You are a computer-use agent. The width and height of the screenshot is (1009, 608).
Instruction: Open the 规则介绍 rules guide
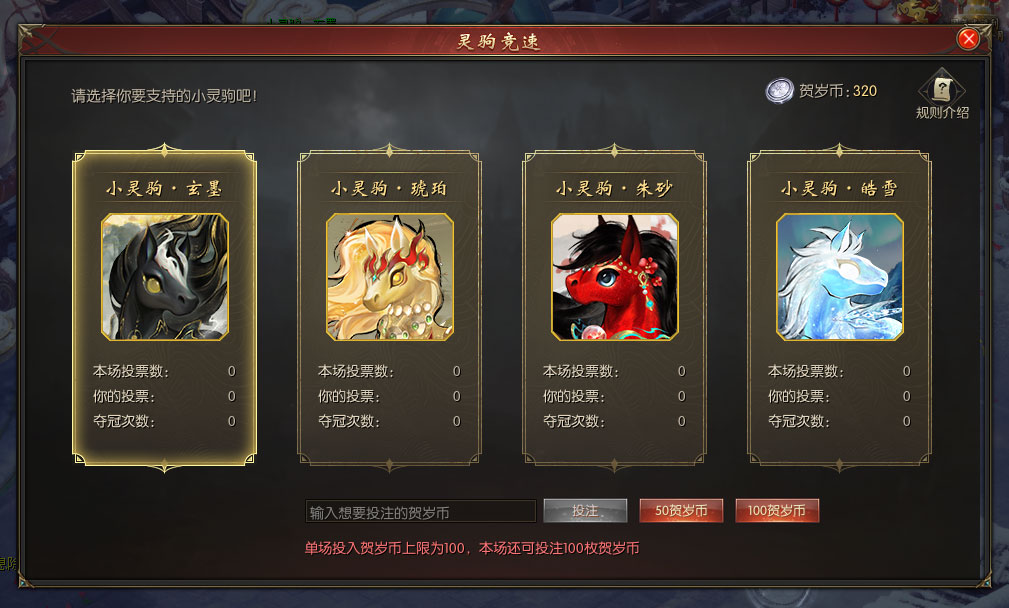942,94
